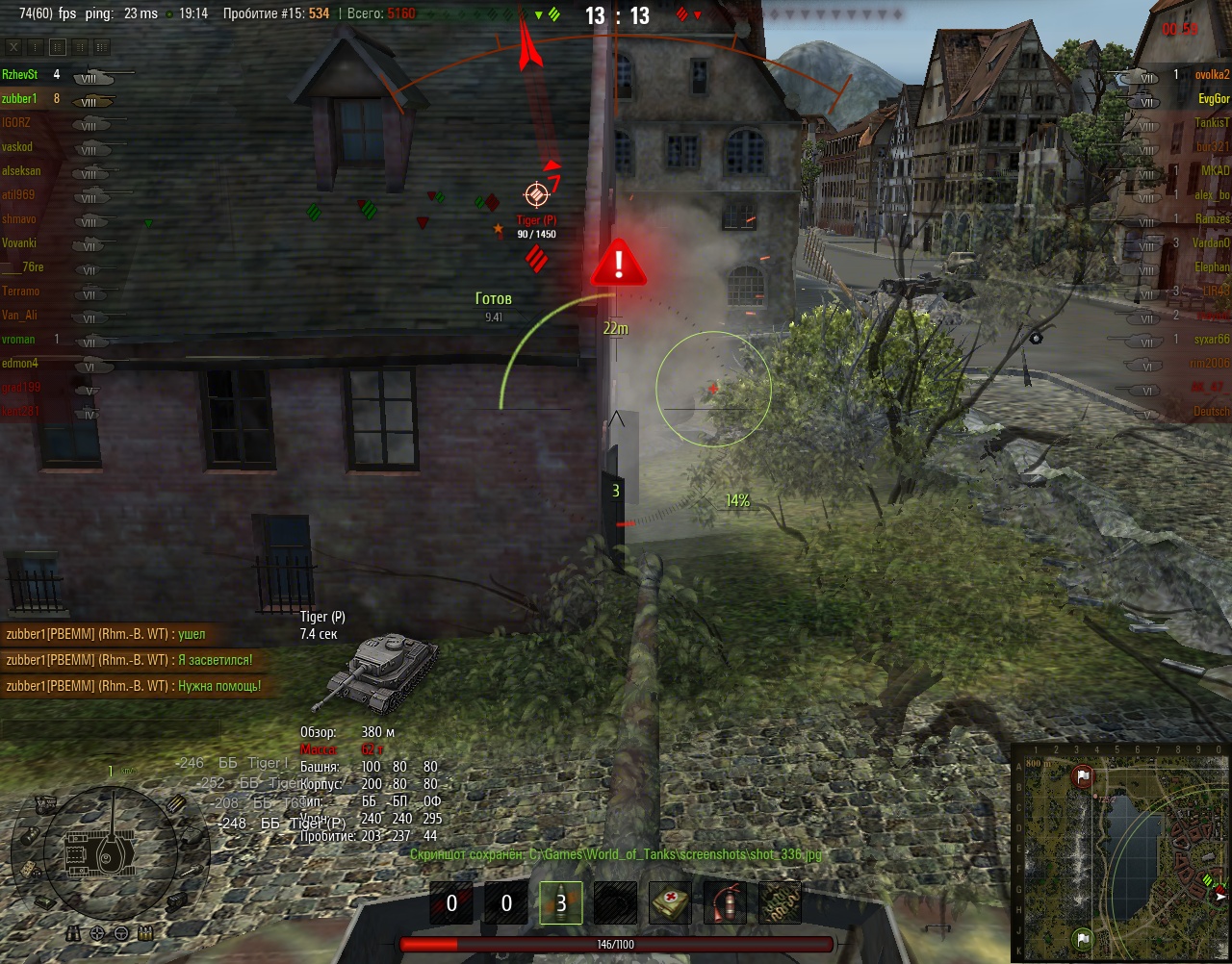This screenshot has height=964, width=1232.
Task: Use the first aid kit consumable
Action: click(670, 903)
